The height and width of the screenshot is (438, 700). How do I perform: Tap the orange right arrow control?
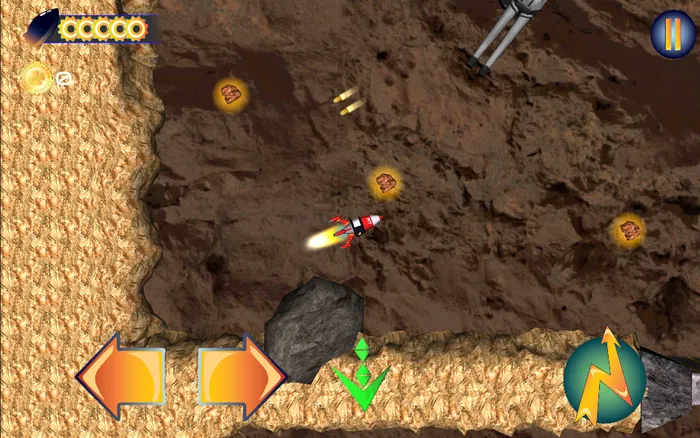click(241, 378)
